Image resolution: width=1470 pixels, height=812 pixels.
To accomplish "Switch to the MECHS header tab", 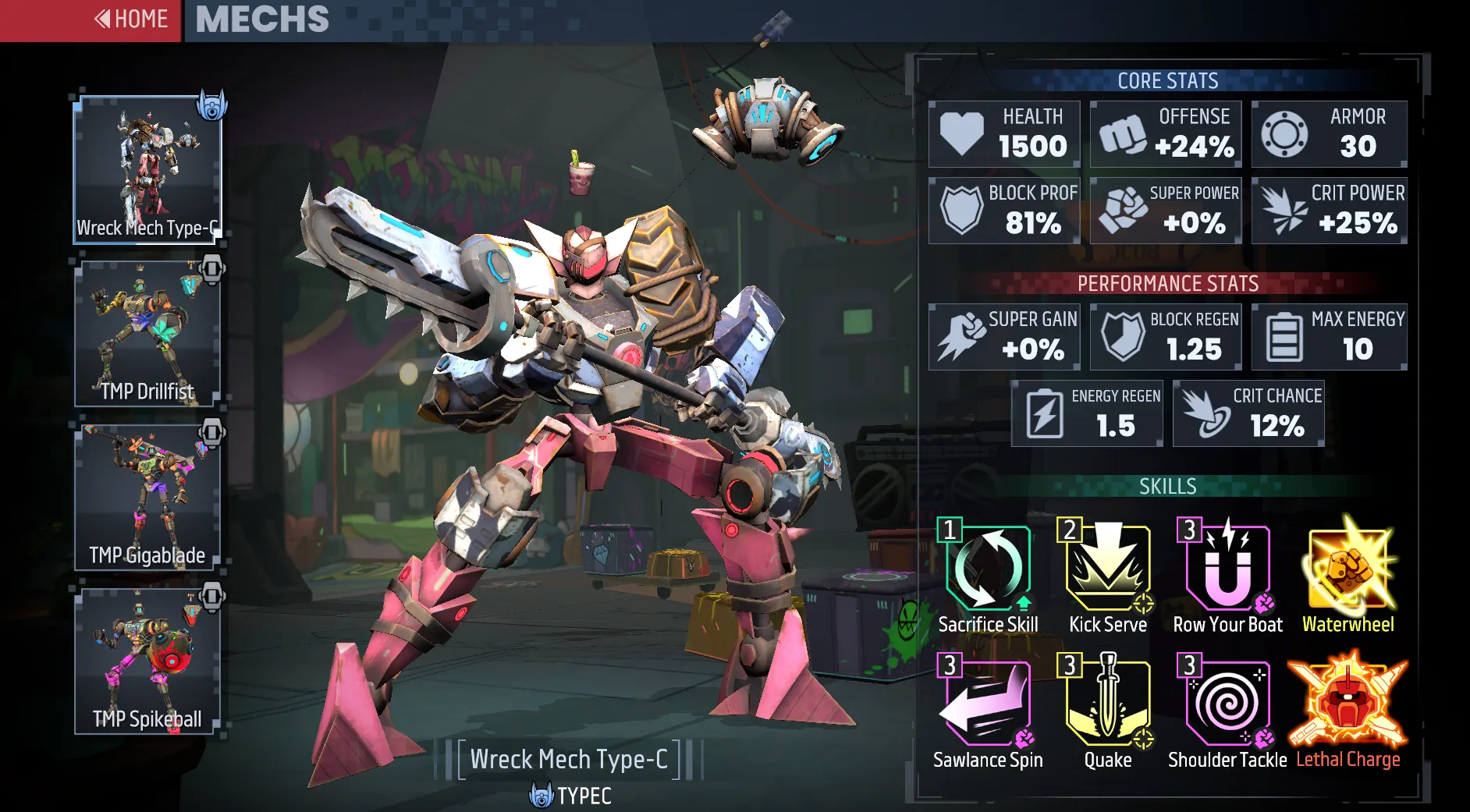I will click(x=261, y=21).
